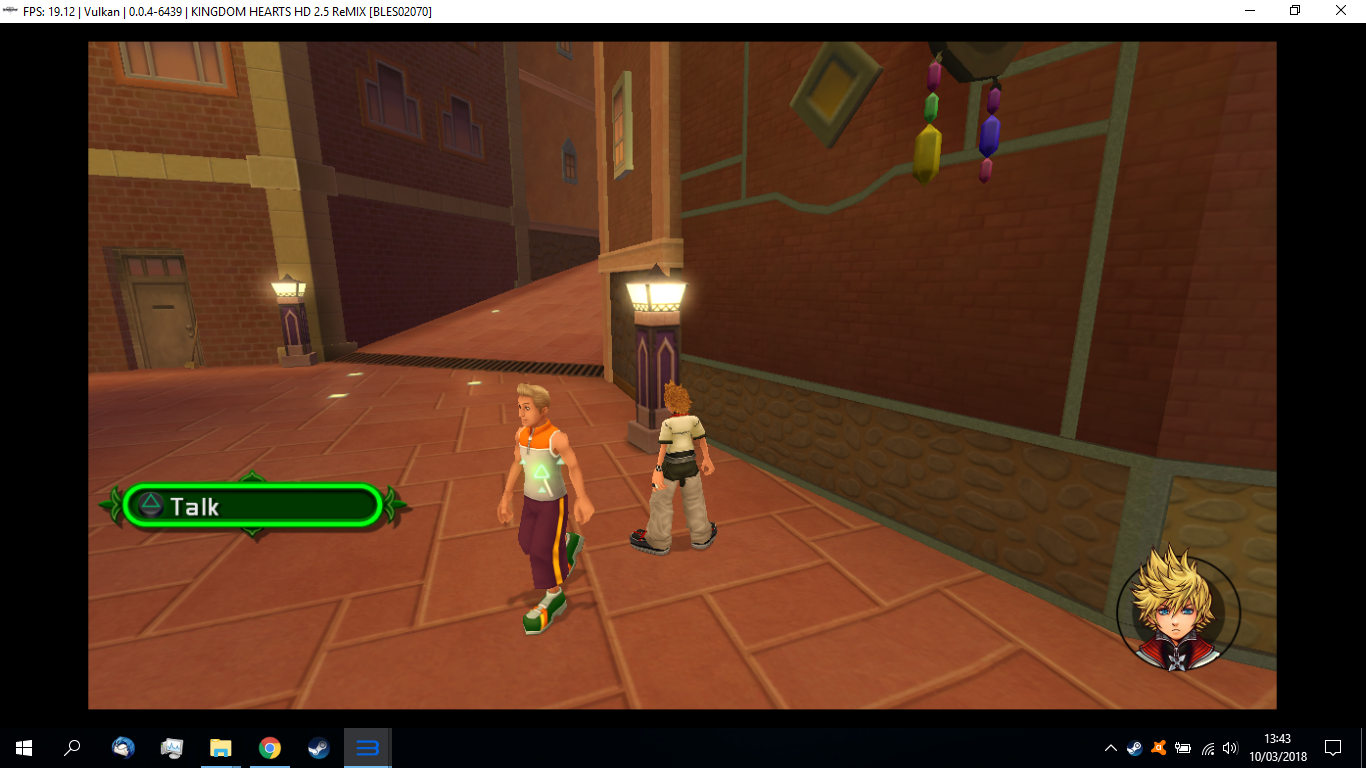Open the system monitor app on the taskbar
This screenshot has width=1366, height=768.
pos(171,748)
